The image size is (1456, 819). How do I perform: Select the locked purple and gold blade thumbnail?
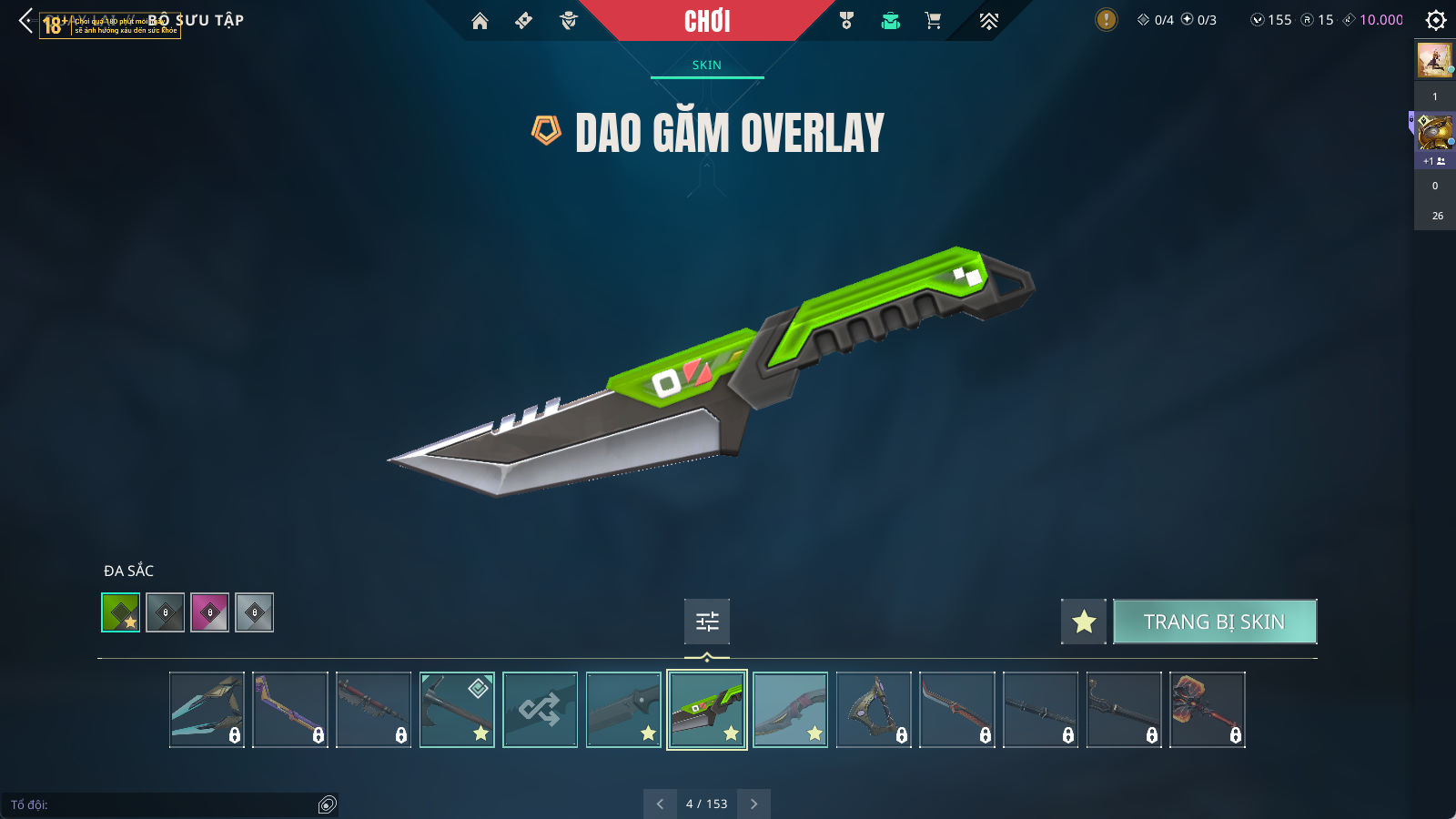pyautogui.click(x=289, y=710)
